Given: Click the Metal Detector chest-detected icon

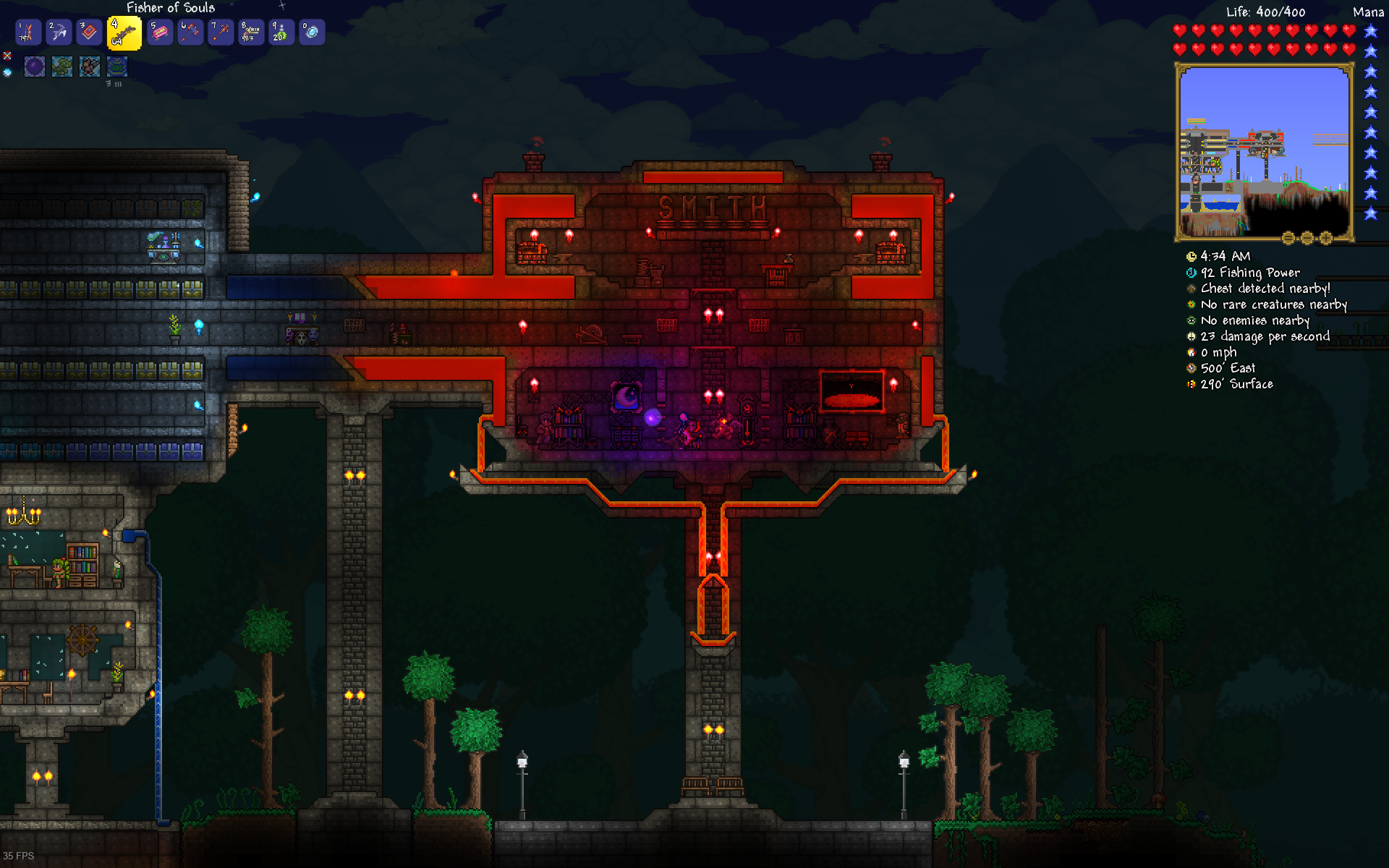Looking at the screenshot, I should 1190,289.
